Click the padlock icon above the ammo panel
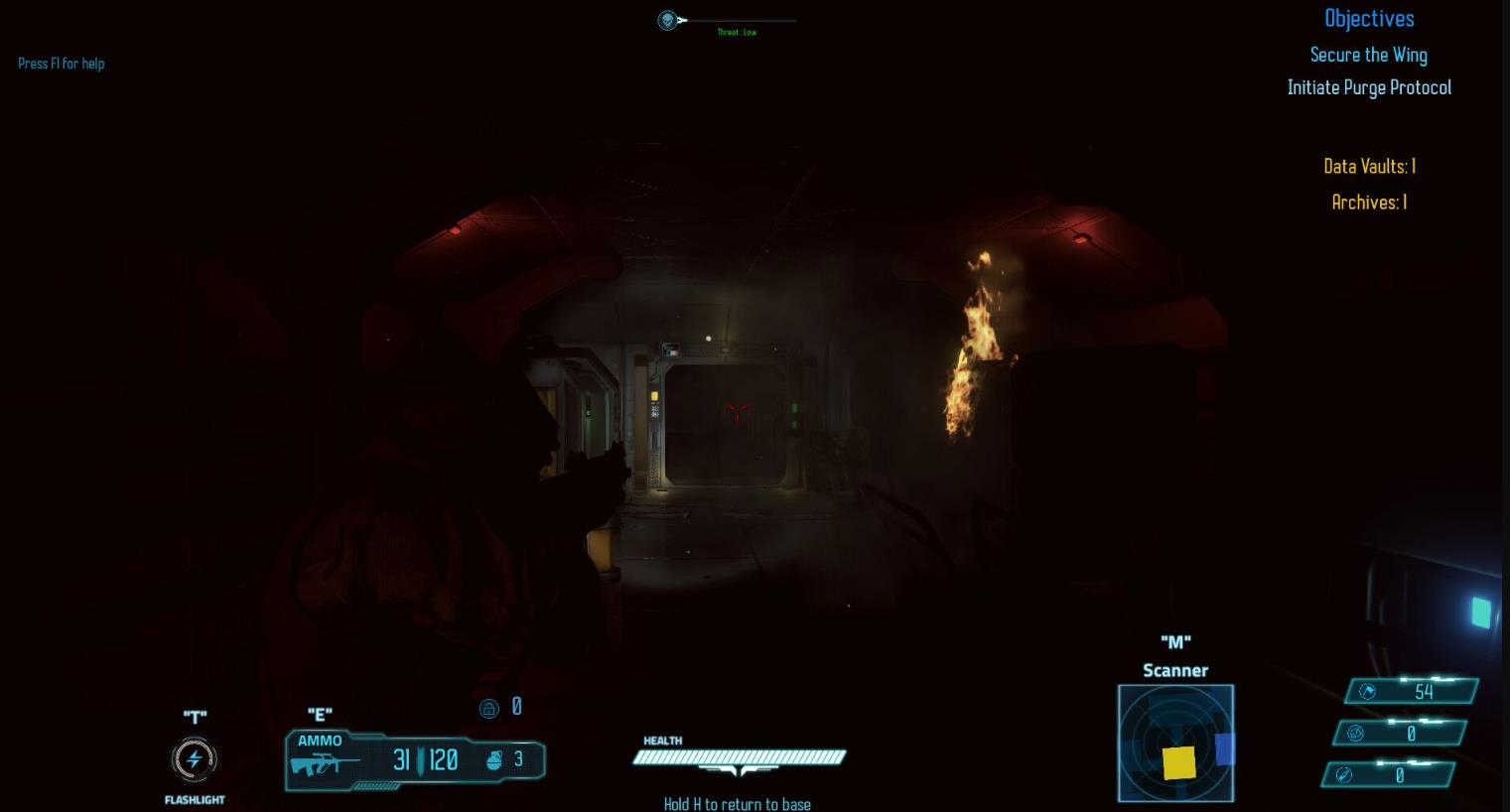Screen dimensions: 1510x812 click(x=488, y=708)
